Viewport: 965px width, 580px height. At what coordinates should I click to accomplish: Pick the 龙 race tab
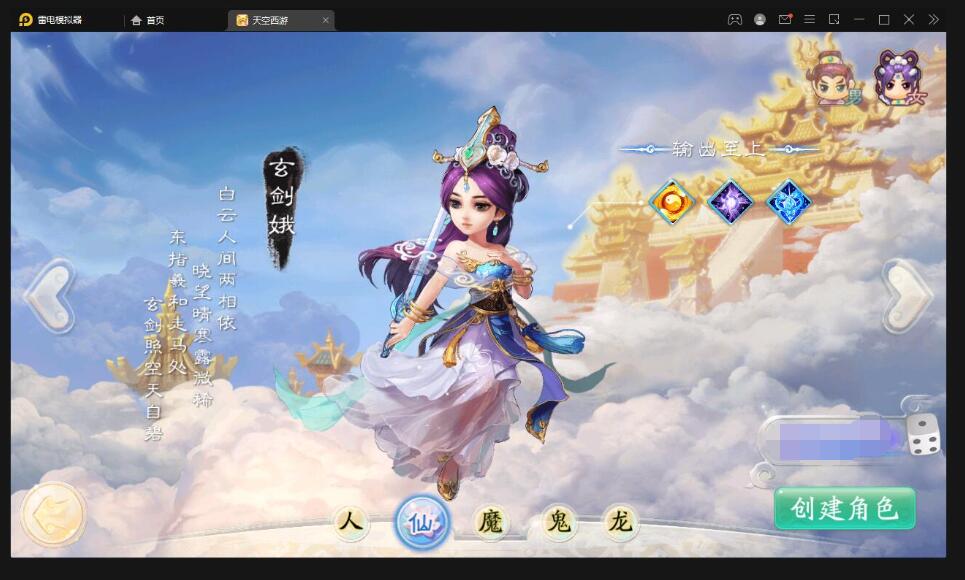click(x=620, y=522)
